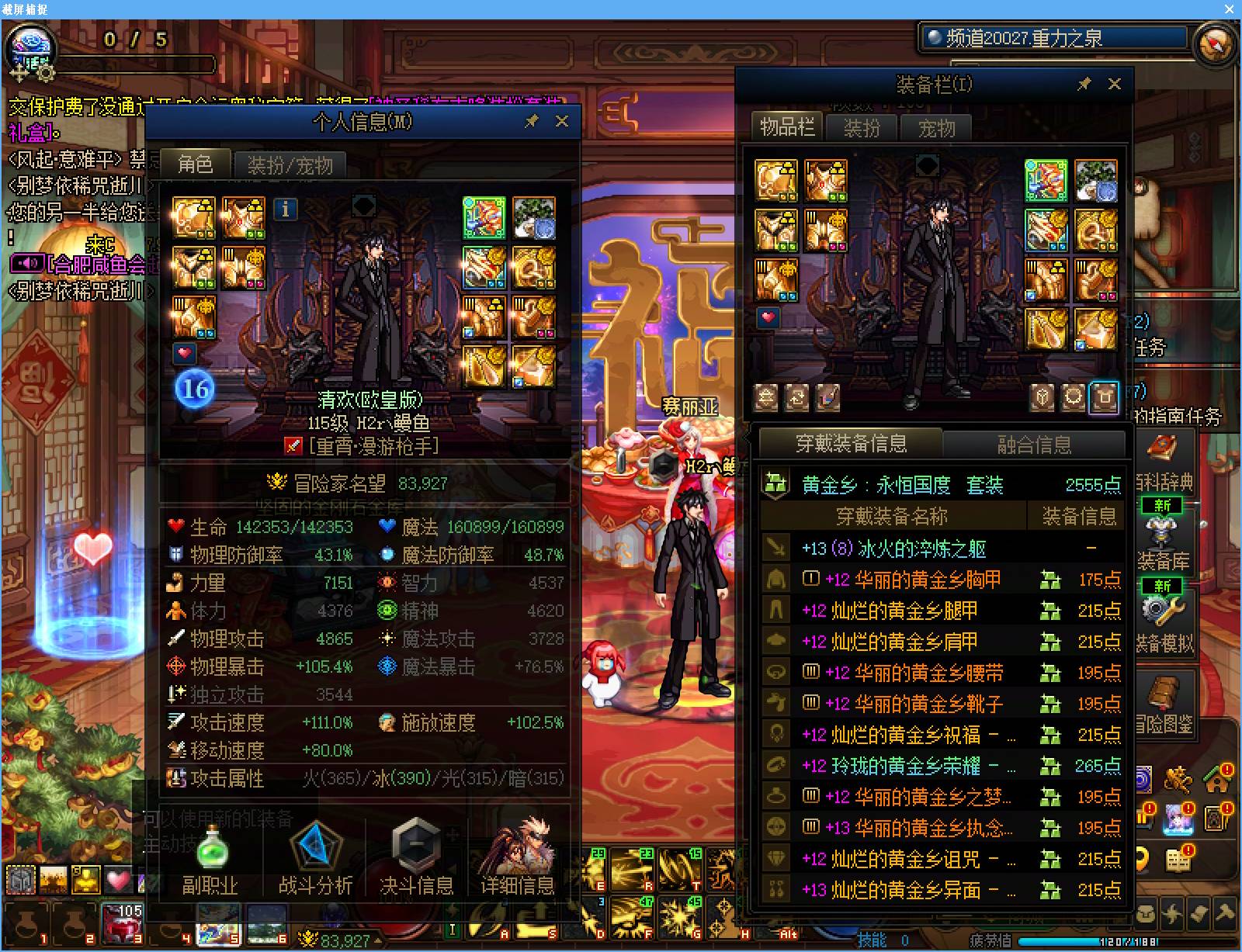Switch to the 融合信息 tab
This screenshot has height=952, width=1242.
coord(1038,445)
